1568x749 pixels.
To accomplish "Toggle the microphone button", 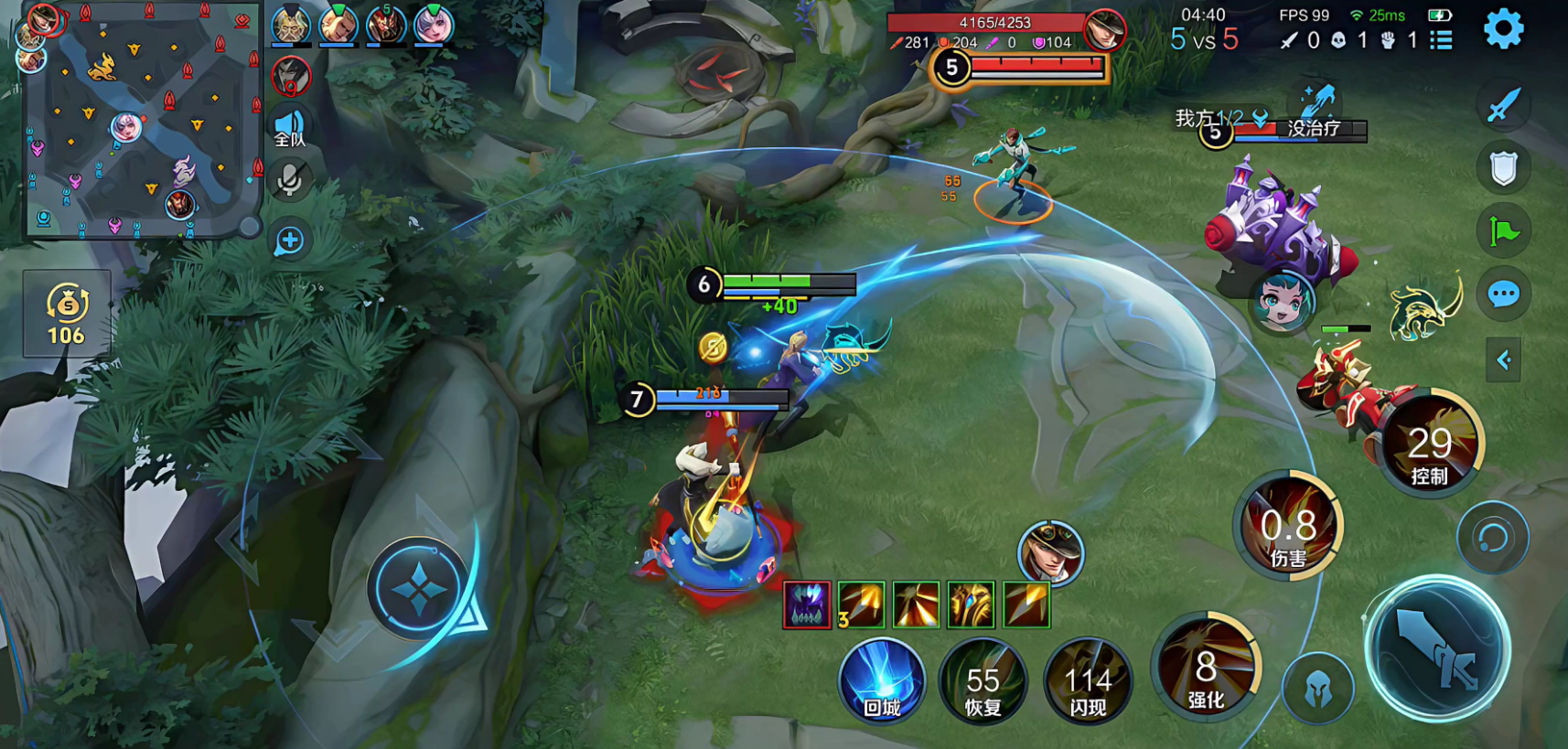I will 290,180.
